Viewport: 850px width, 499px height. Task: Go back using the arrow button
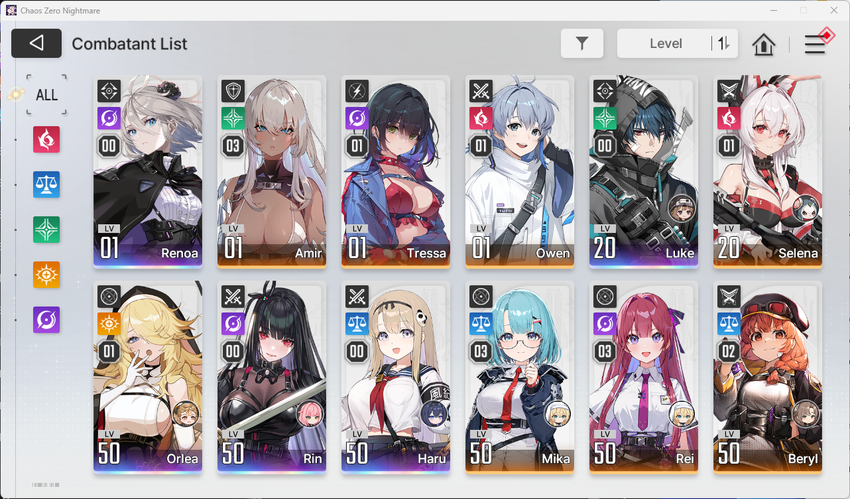tap(37, 43)
